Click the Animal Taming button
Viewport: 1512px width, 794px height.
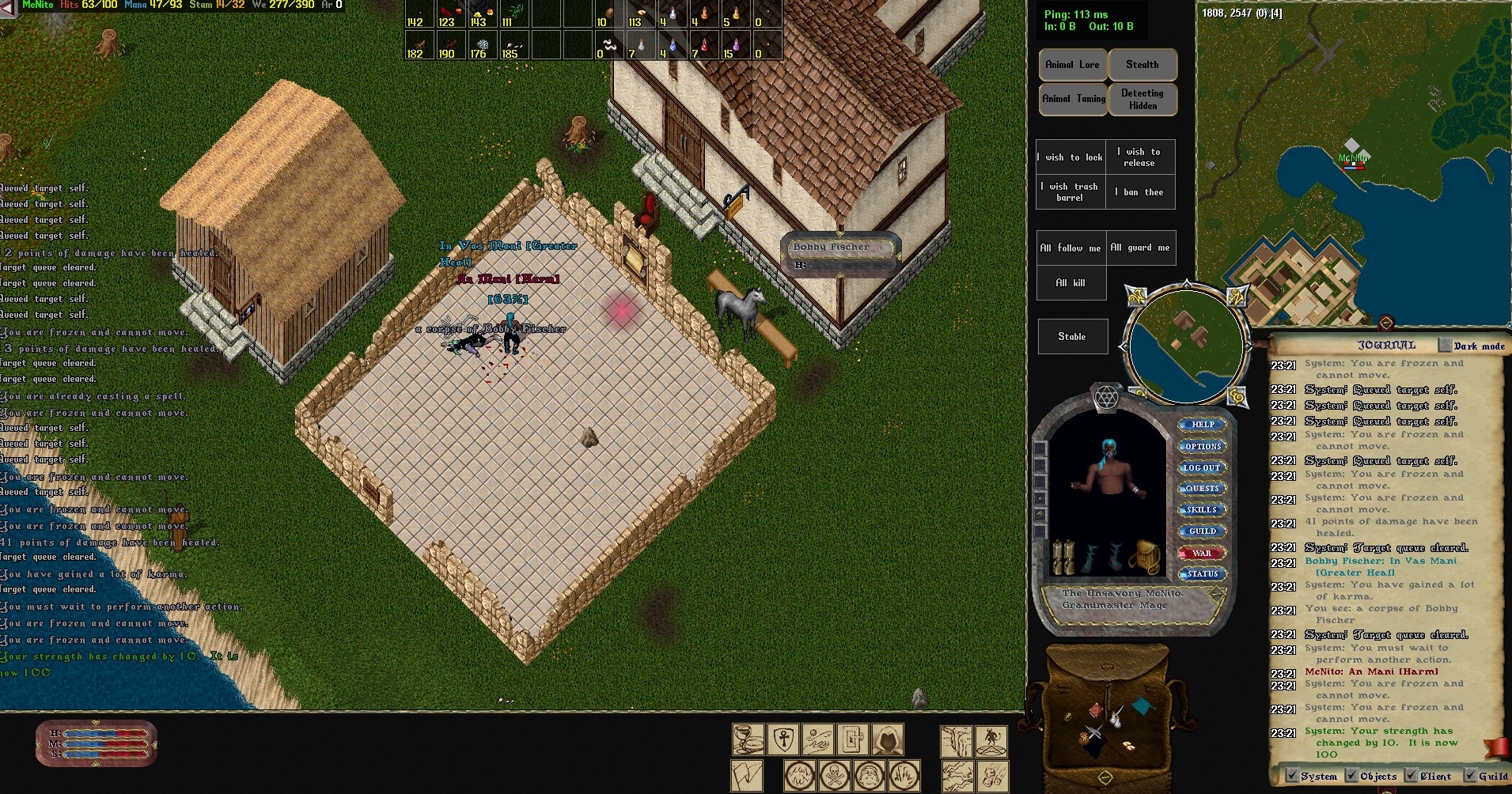pyautogui.click(x=1073, y=99)
